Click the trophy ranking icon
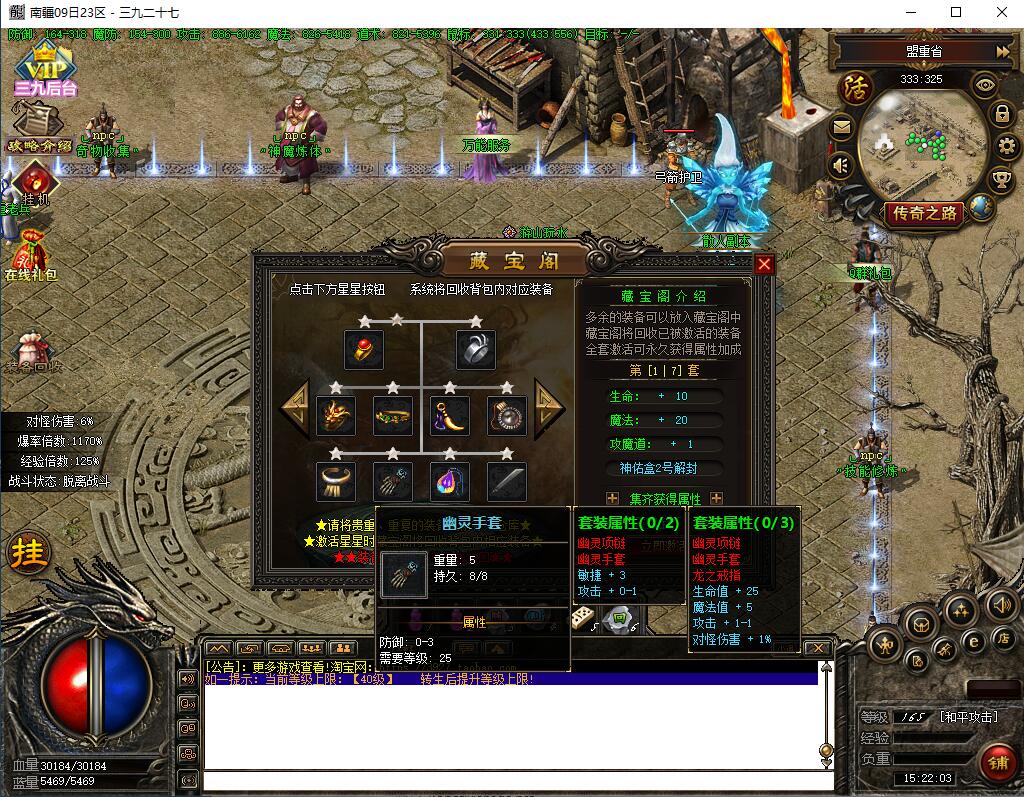 point(1001,179)
